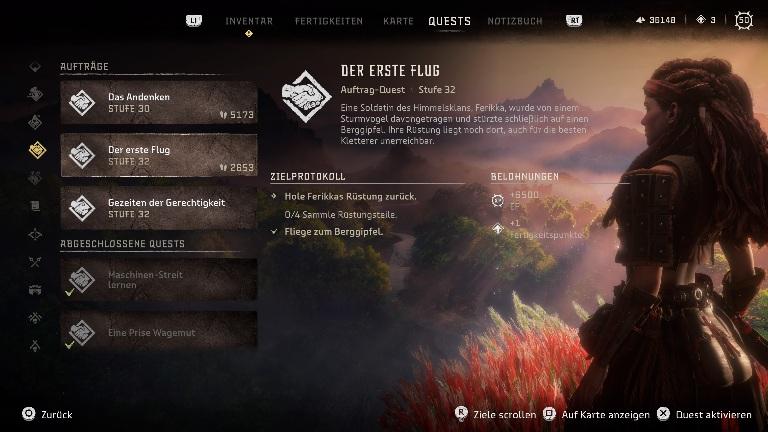
Task: Choose the quest Der erste Flug
Action: click(158, 155)
